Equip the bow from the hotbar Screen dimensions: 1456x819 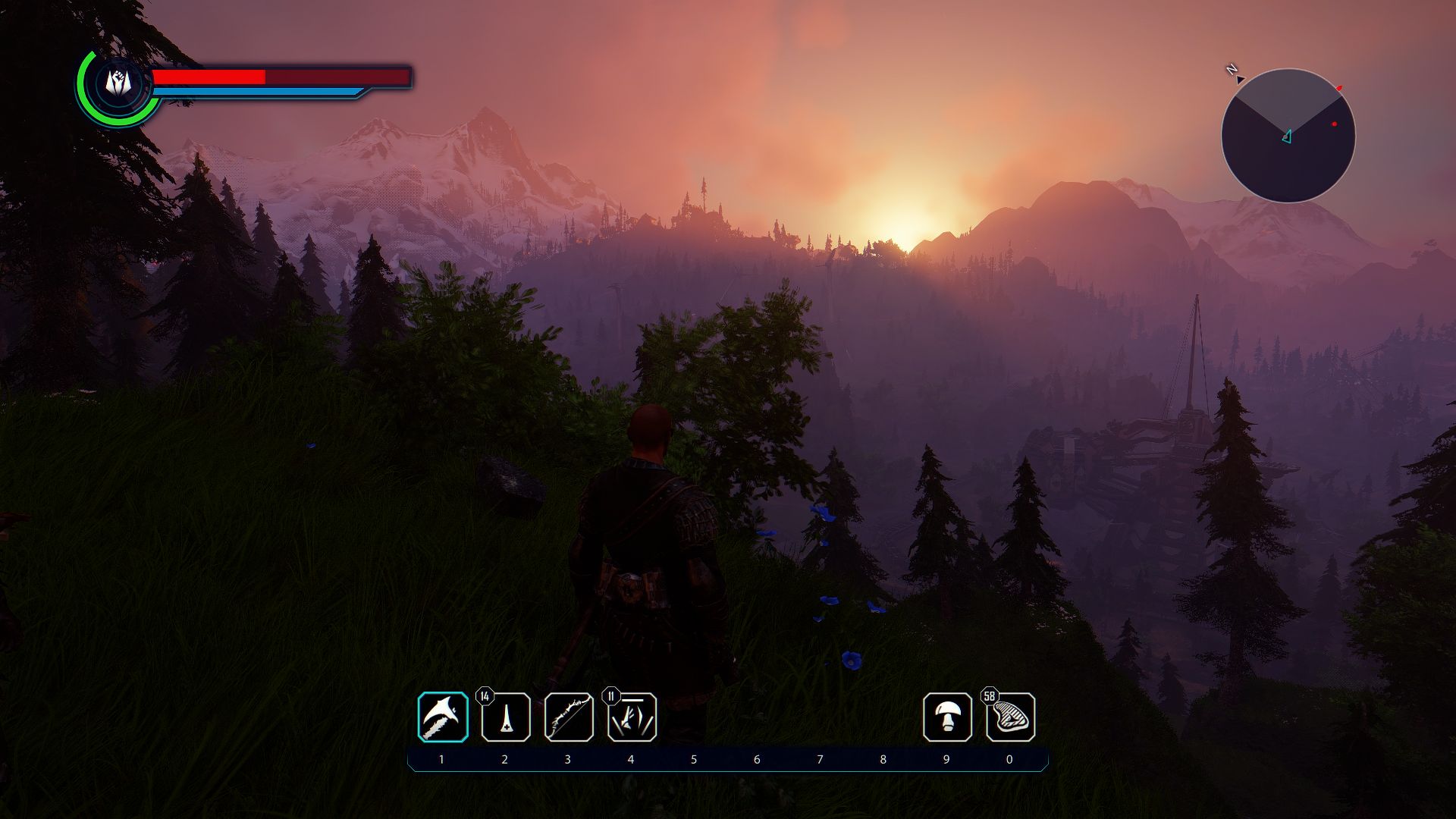click(x=569, y=717)
